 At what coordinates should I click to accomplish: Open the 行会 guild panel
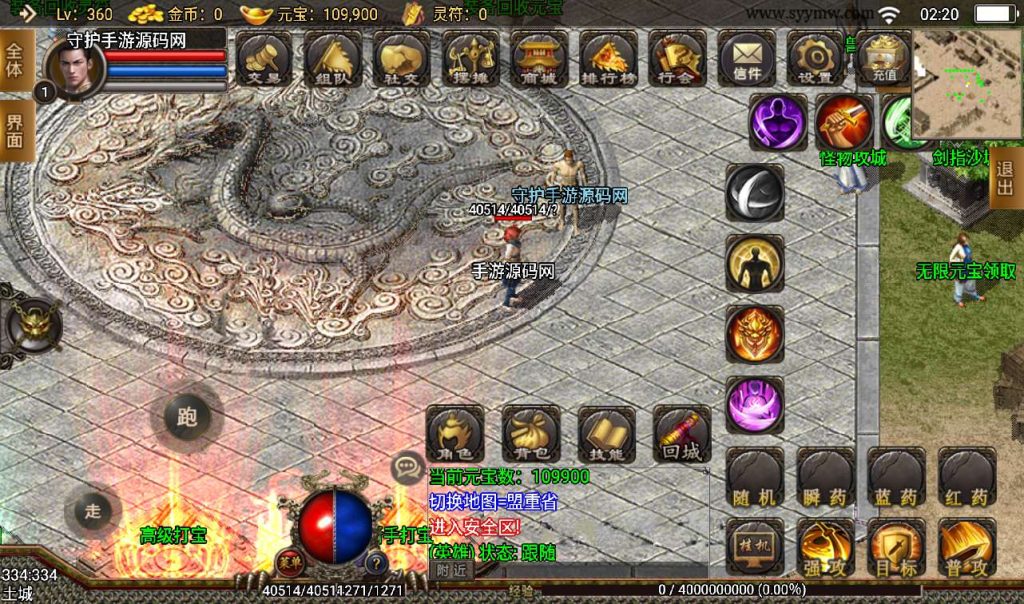(x=676, y=58)
